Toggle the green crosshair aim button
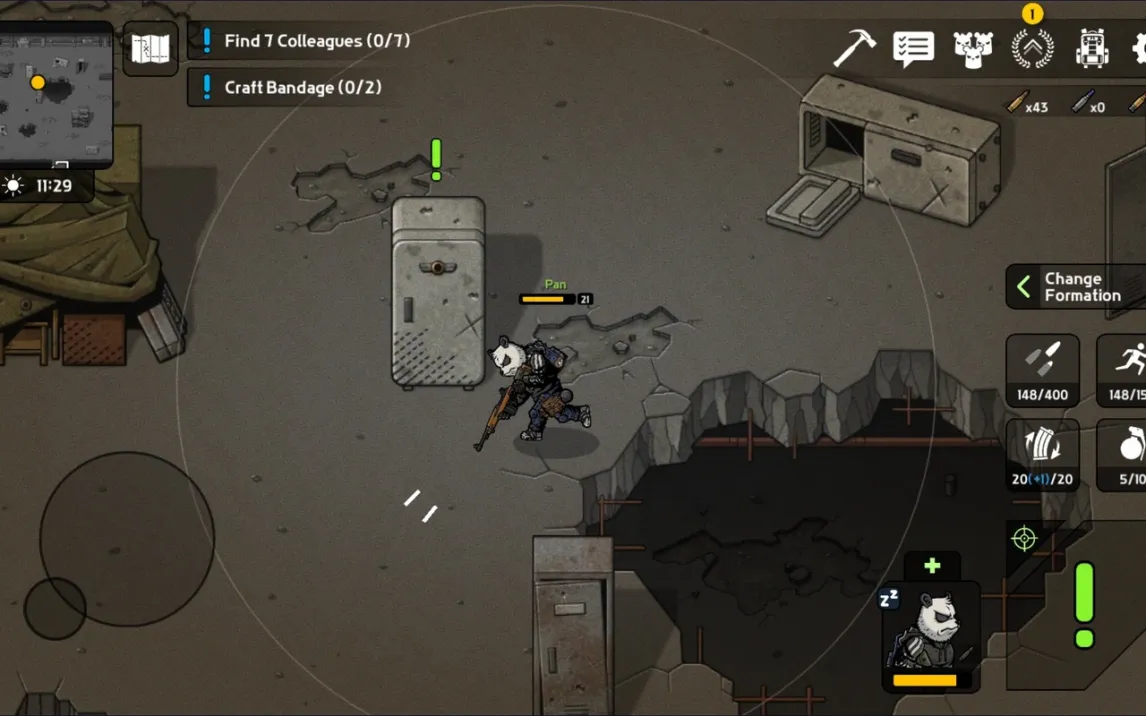Viewport: 1146px width, 716px height. click(x=1024, y=540)
